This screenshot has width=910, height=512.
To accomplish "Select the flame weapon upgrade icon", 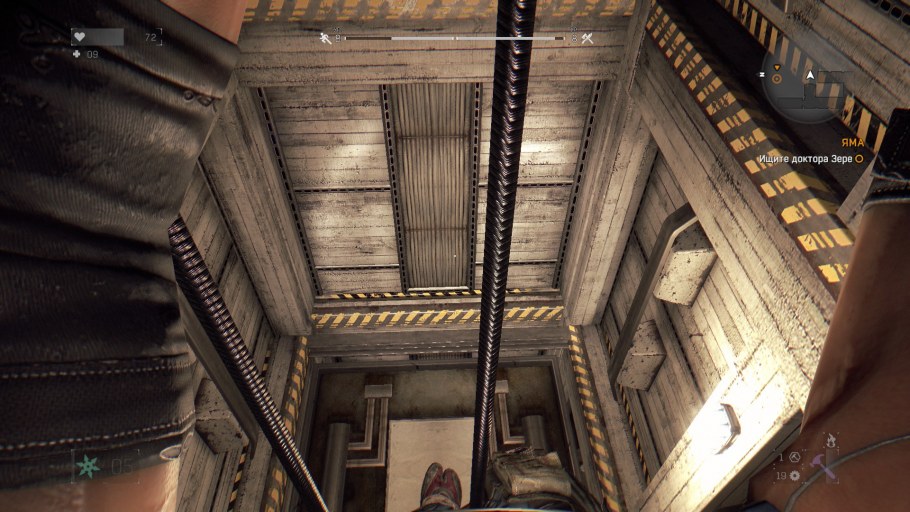I will click(x=829, y=438).
